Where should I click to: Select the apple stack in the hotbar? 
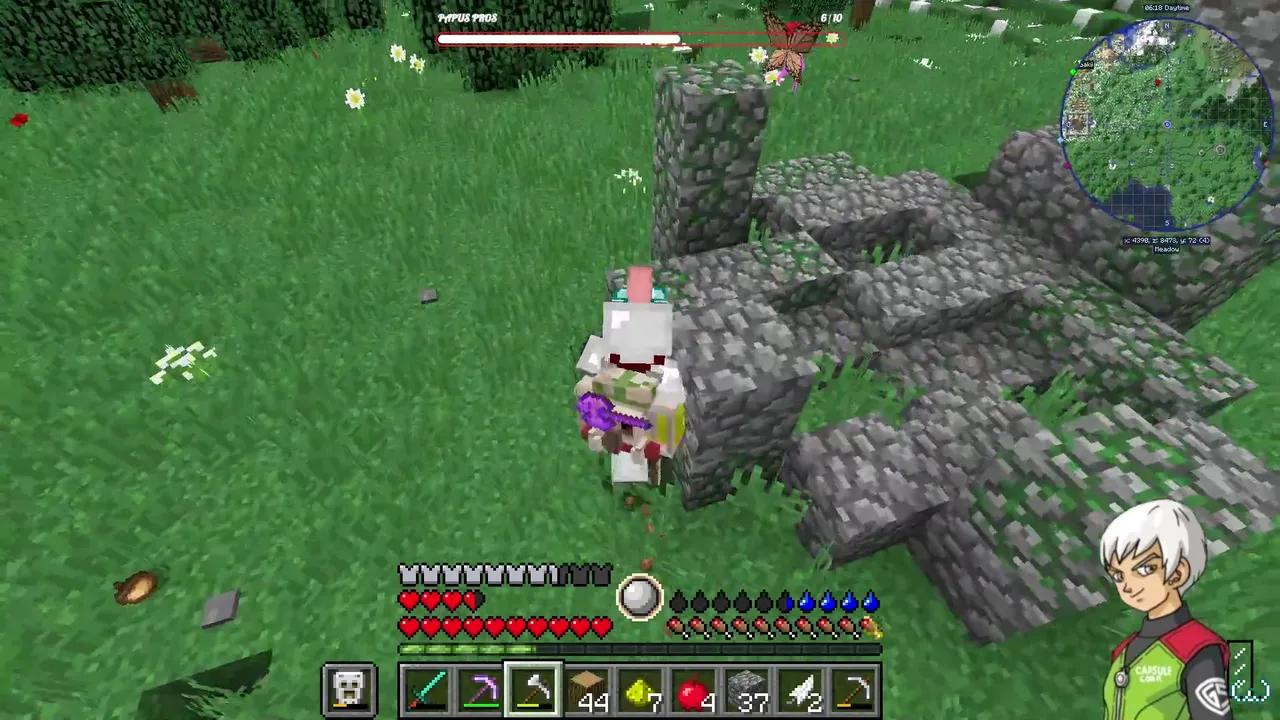tap(695, 688)
